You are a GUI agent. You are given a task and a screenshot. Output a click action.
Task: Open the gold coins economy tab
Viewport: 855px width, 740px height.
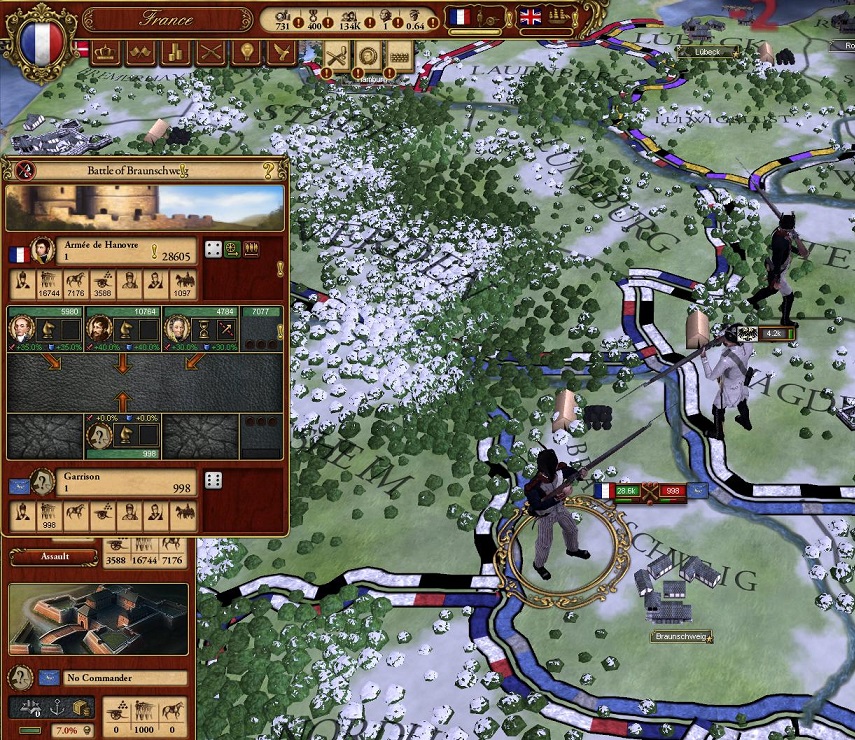click(175, 52)
